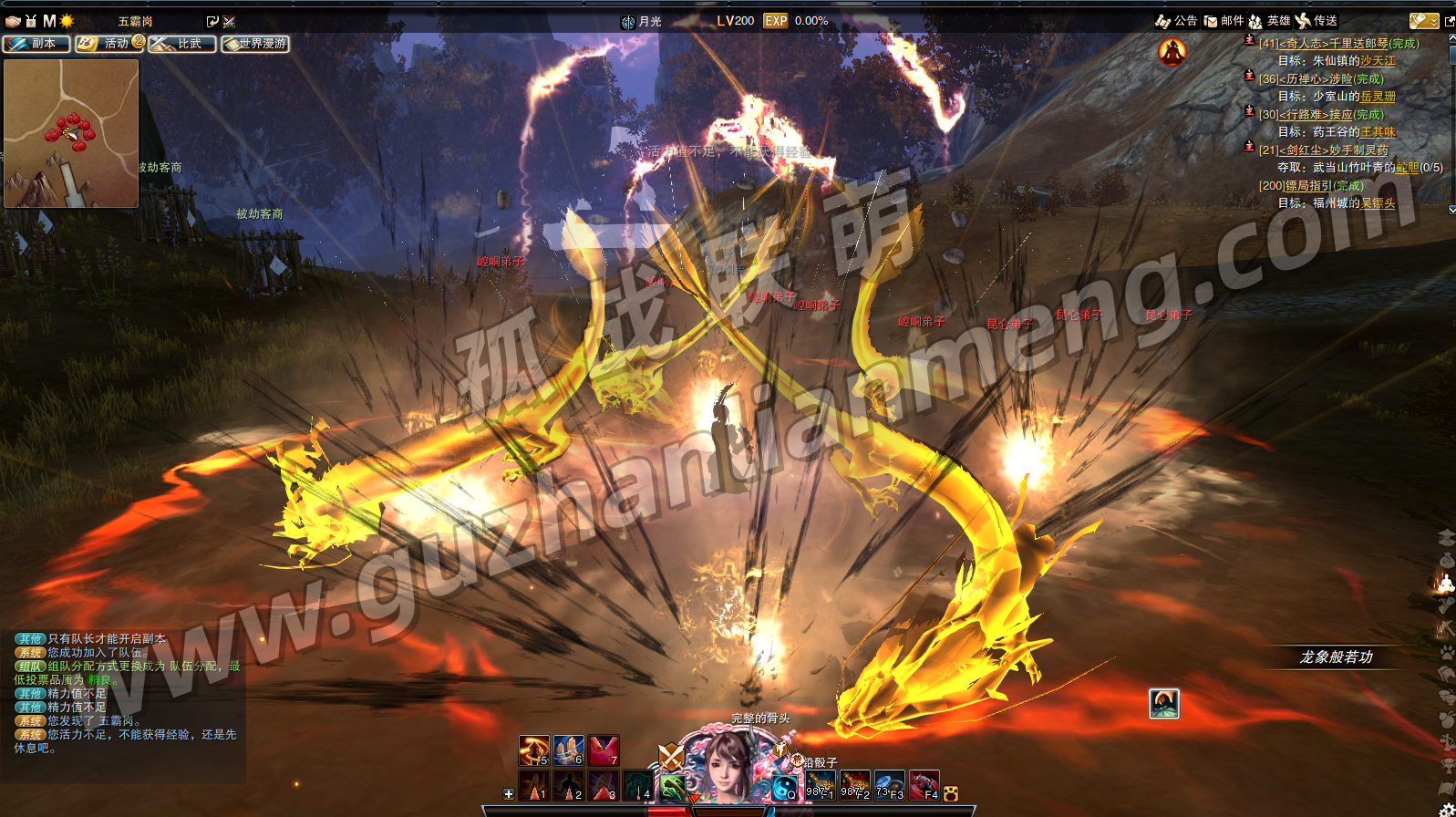Activate the yin-yang skill on Q
Screen dimensions: 1456x817
(784, 786)
